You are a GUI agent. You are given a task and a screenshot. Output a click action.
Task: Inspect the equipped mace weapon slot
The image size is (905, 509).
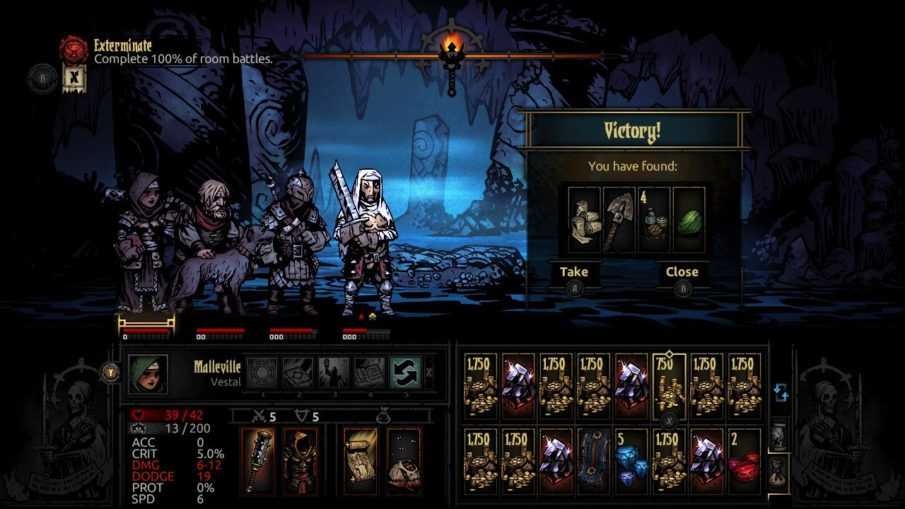tap(259, 459)
